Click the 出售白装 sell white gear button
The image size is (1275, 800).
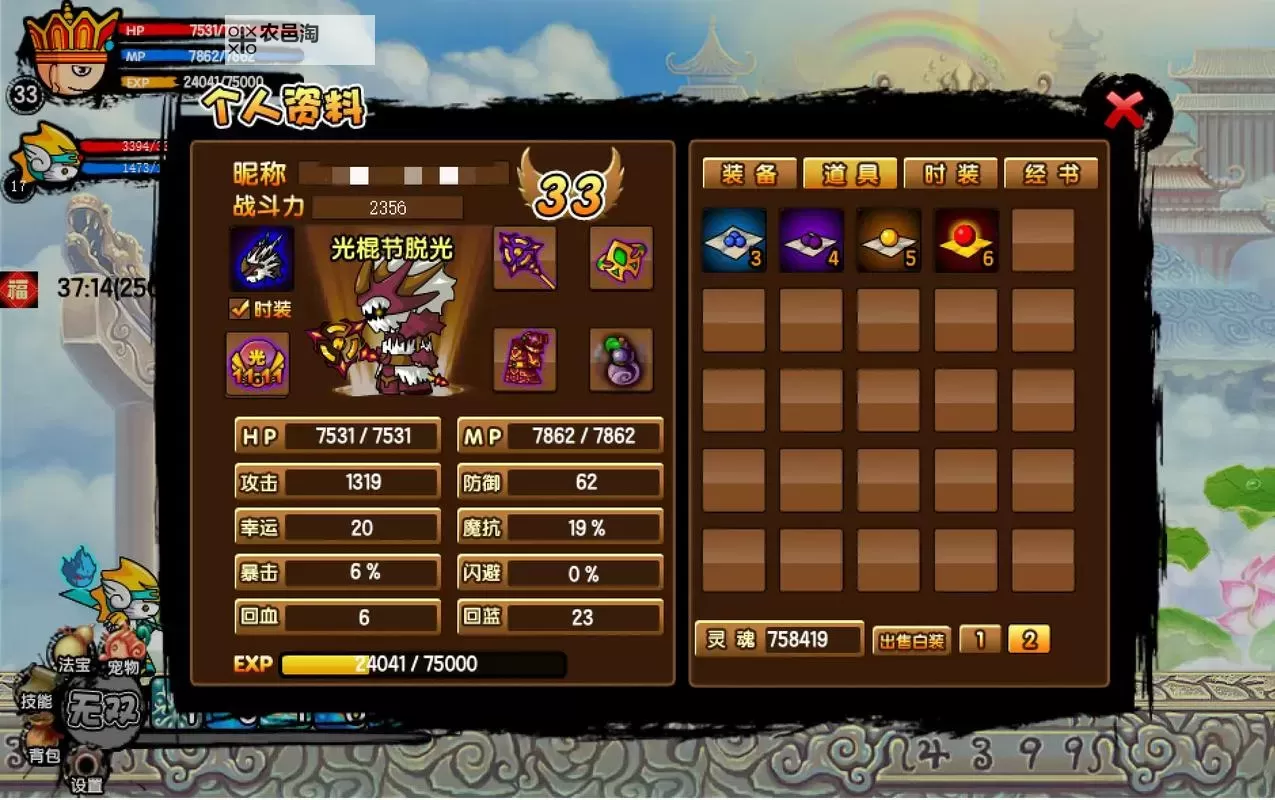pos(910,640)
